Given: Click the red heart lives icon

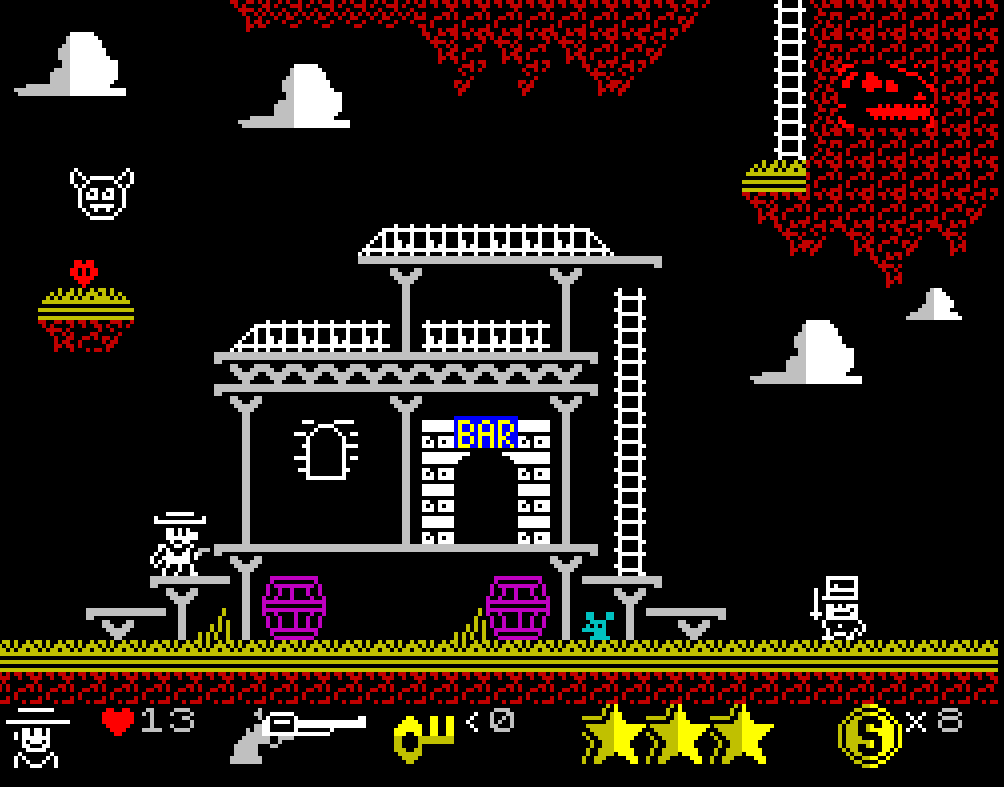Looking at the screenshot, I should (x=118, y=721).
